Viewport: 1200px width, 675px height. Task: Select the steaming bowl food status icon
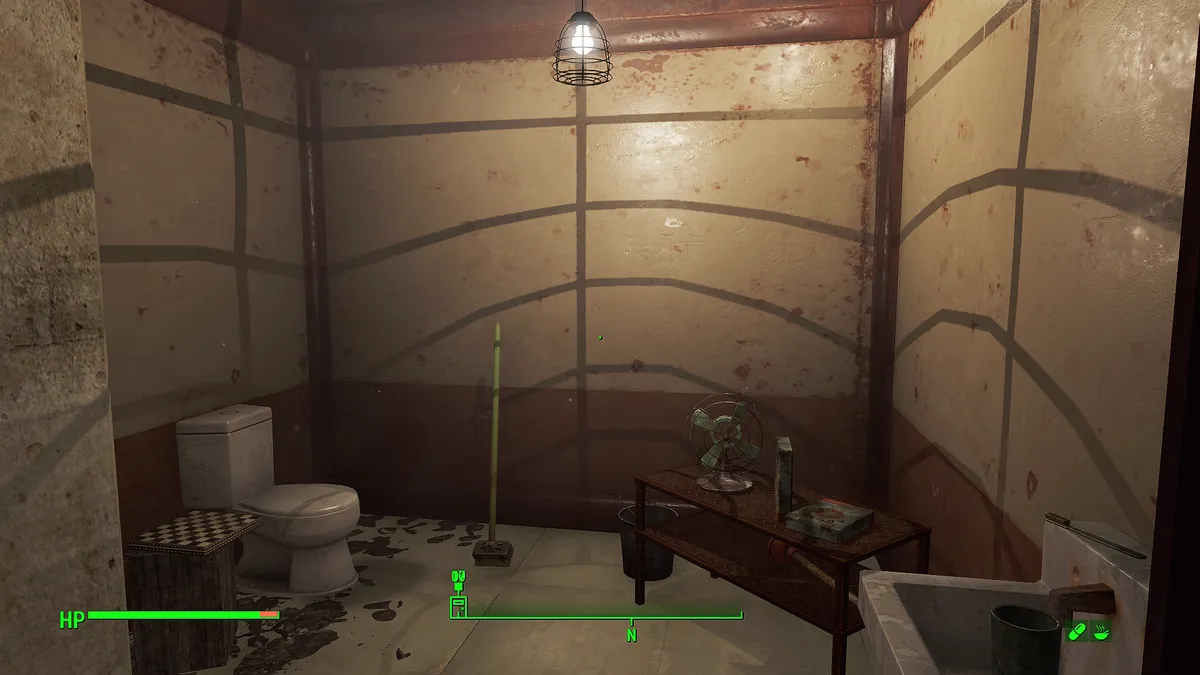tap(1101, 631)
